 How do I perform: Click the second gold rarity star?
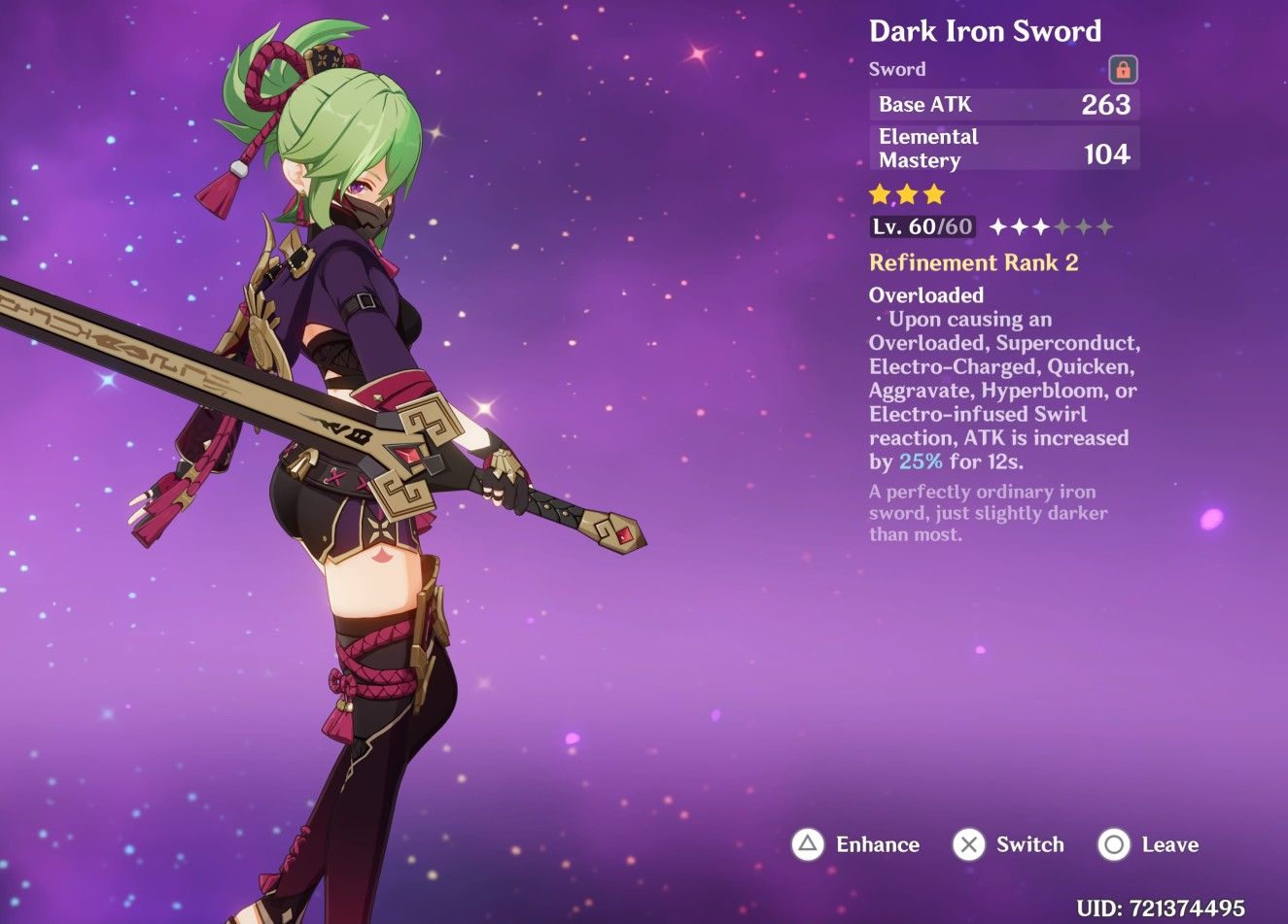pos(906,194)
